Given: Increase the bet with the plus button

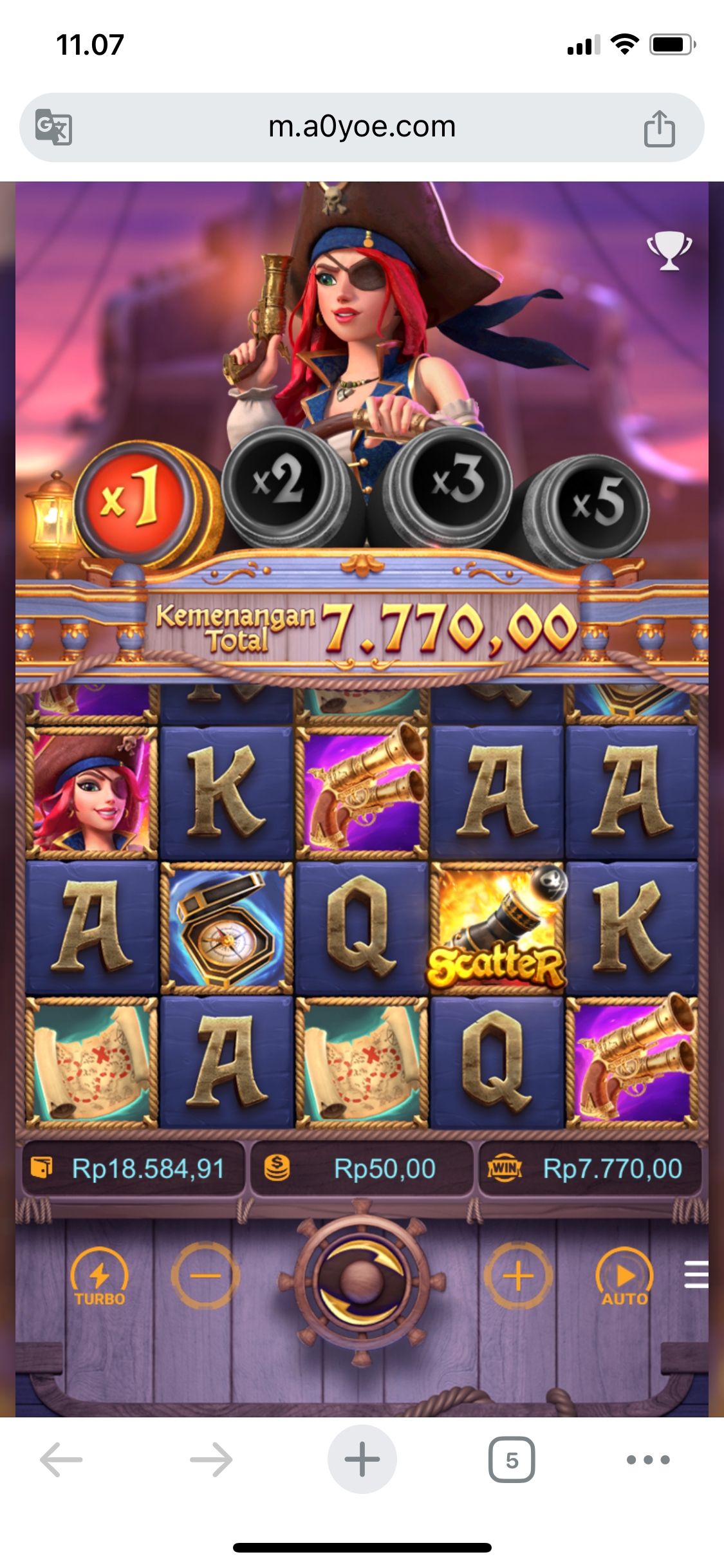Looking at the screenshot, I should 518,1276.
